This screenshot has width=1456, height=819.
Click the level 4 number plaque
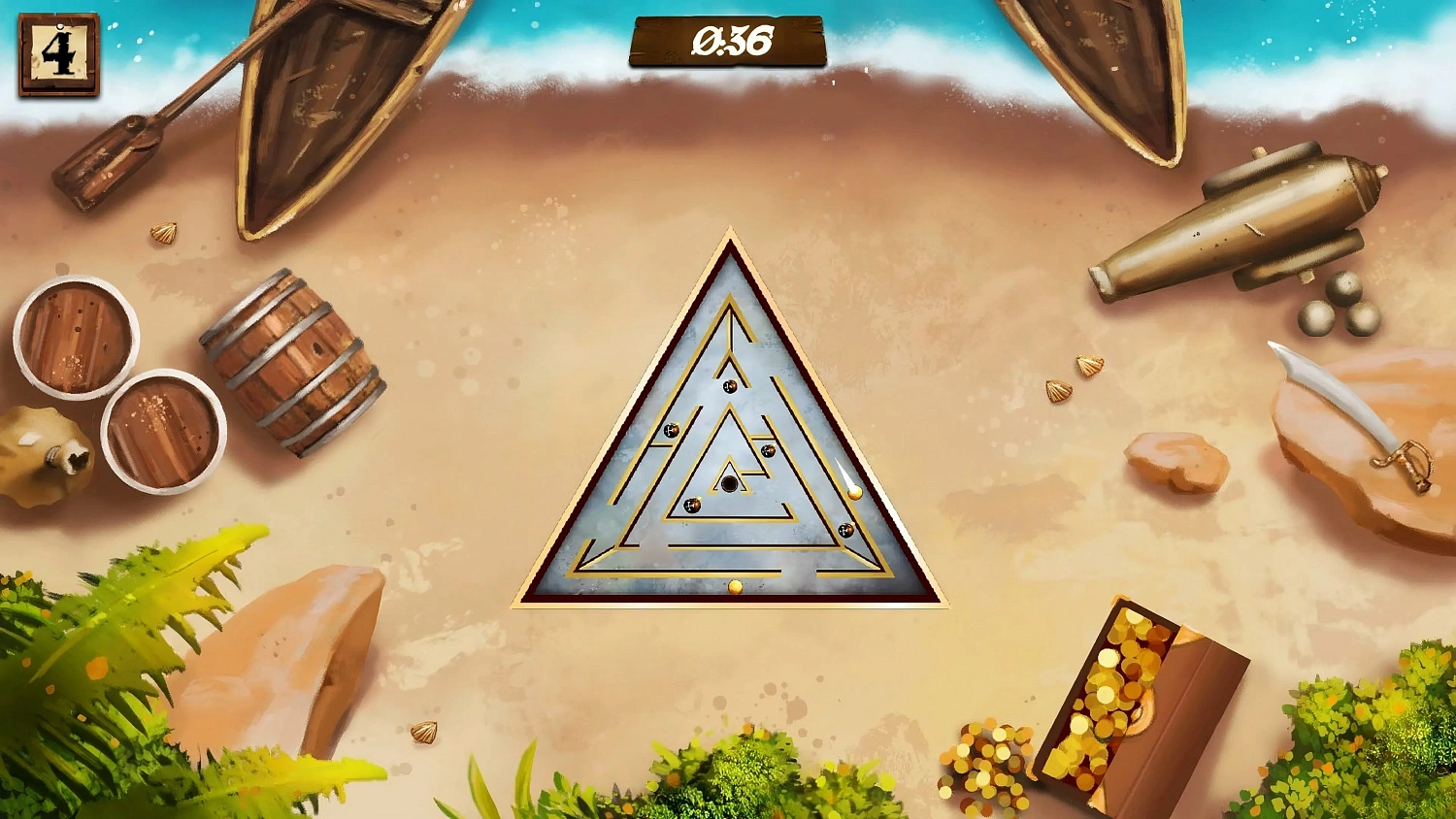(x=56, y=53)
